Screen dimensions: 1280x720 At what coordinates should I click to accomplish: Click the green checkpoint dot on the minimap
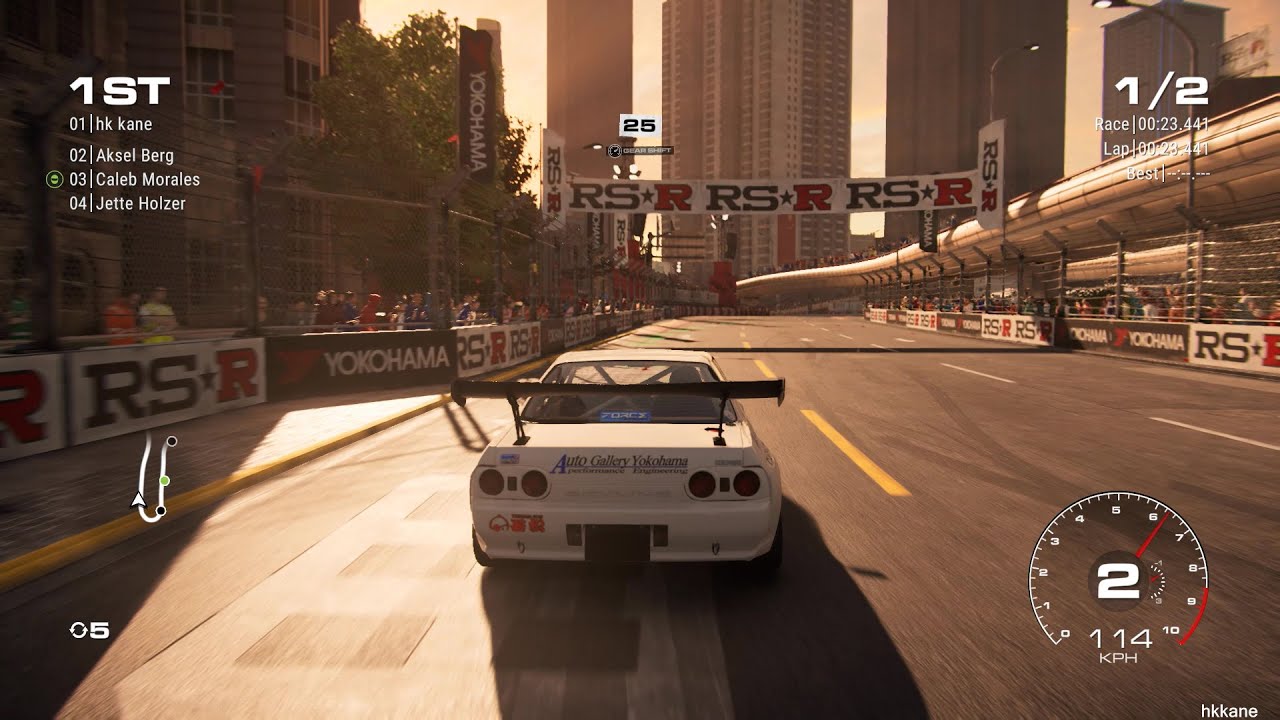(x=164, y=480)
